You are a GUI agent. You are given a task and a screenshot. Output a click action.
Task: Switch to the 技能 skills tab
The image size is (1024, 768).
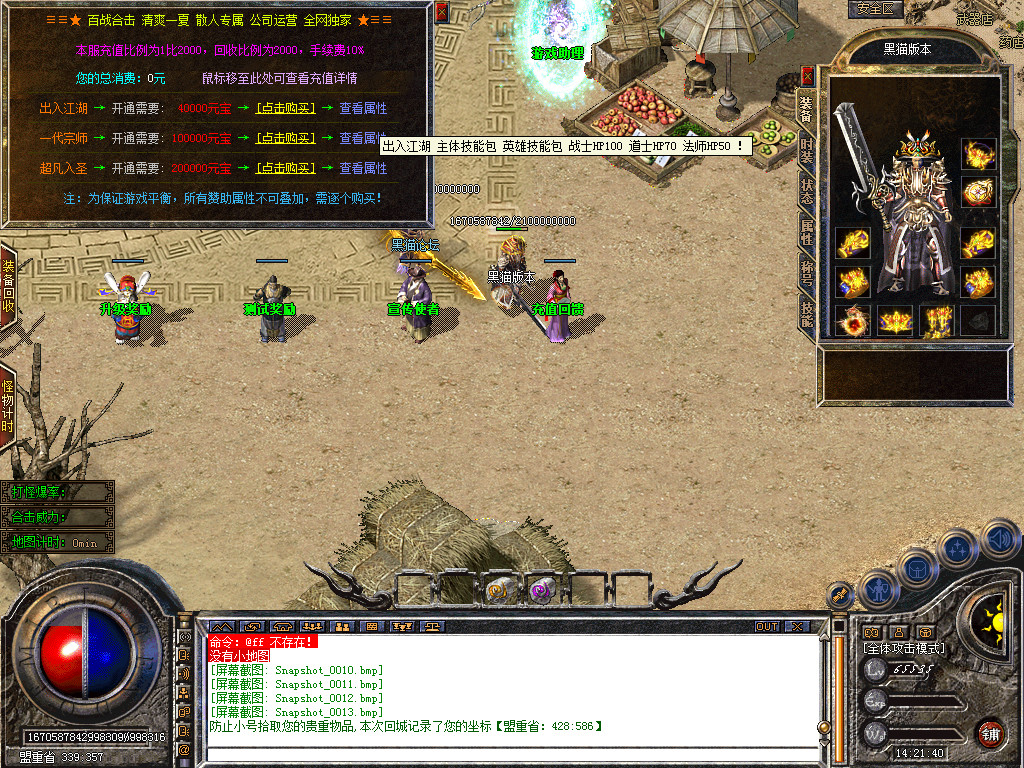pos(807,313)
